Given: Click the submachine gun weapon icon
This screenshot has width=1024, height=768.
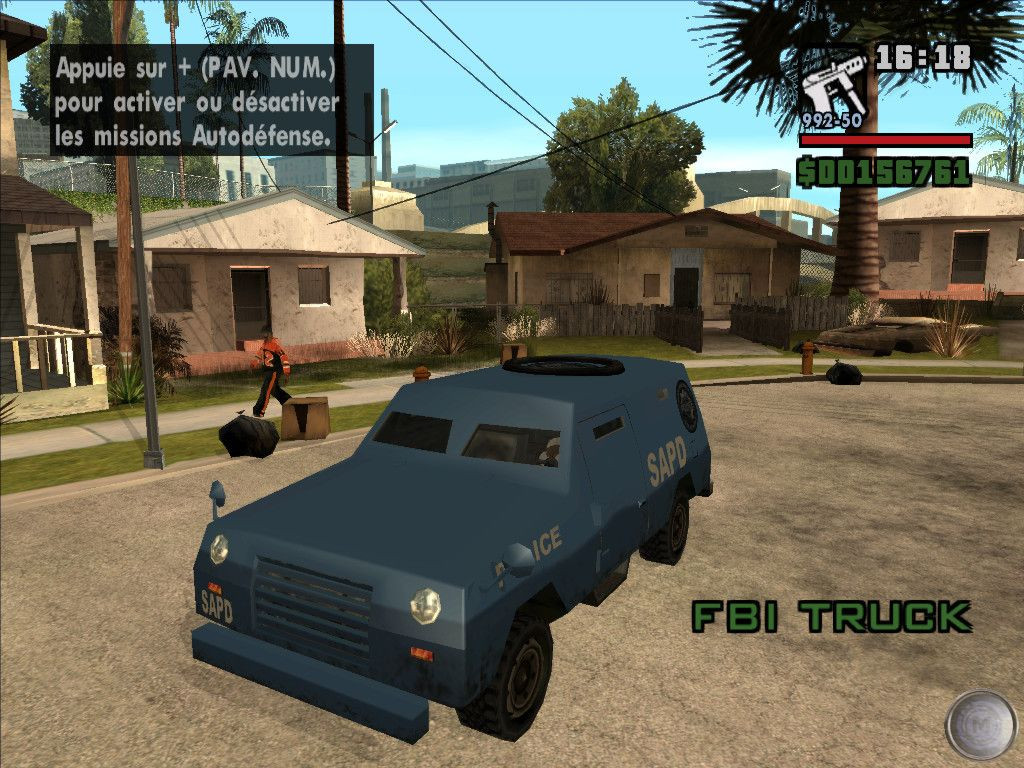Looking at the screenshot, I should pos(831,88).
